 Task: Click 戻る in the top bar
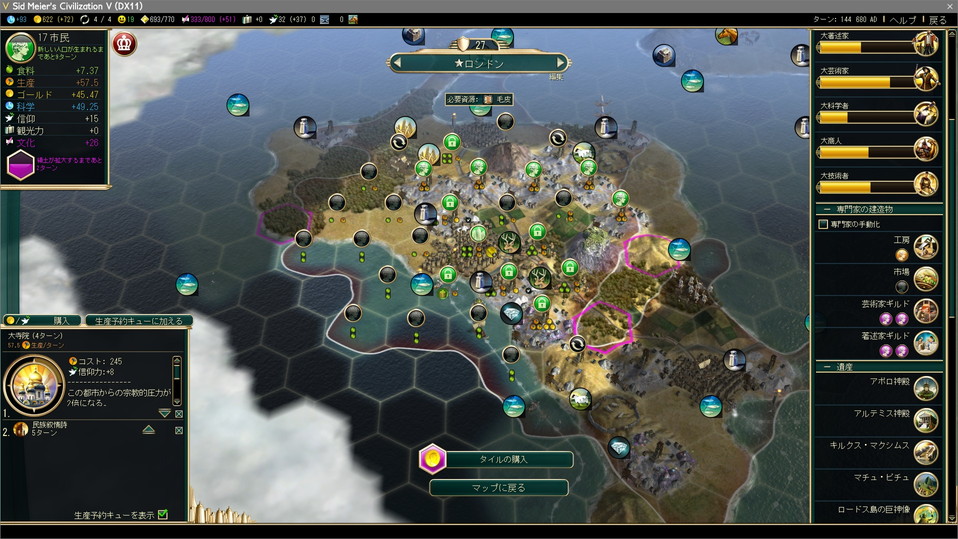pyautogui.click(x=937, y=19)
